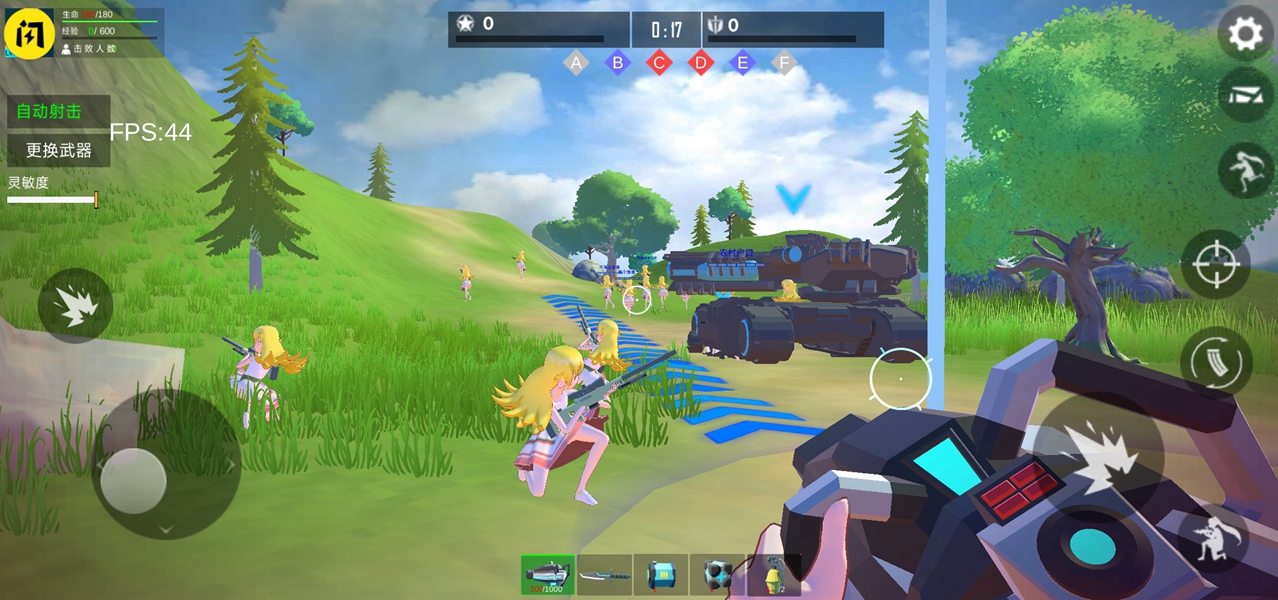Open the flag icon below settings
Image resolution: width=1278 pixels, height=600 pixels.
pos(1245,96)
